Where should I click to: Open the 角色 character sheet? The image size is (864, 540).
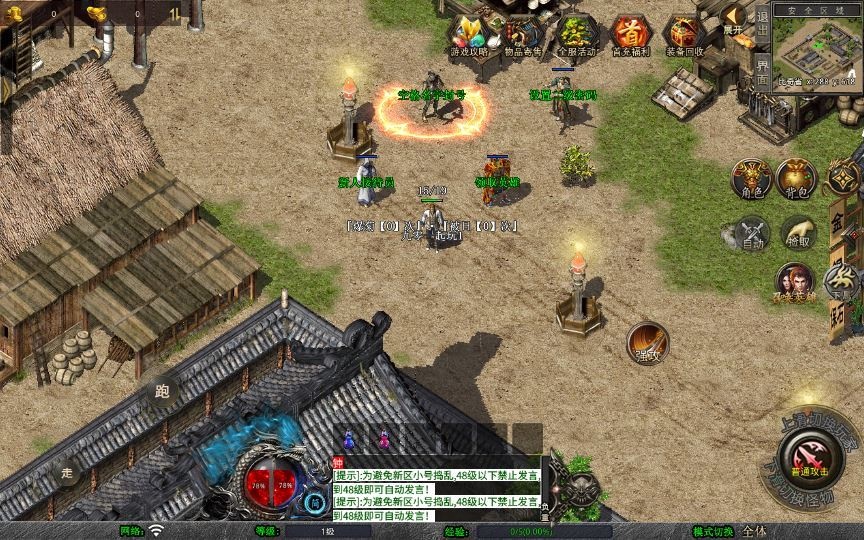[751, 178]
